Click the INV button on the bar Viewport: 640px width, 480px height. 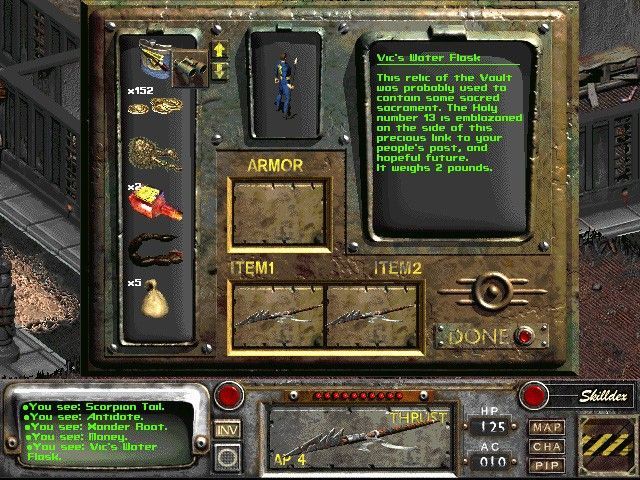(228, 431)
